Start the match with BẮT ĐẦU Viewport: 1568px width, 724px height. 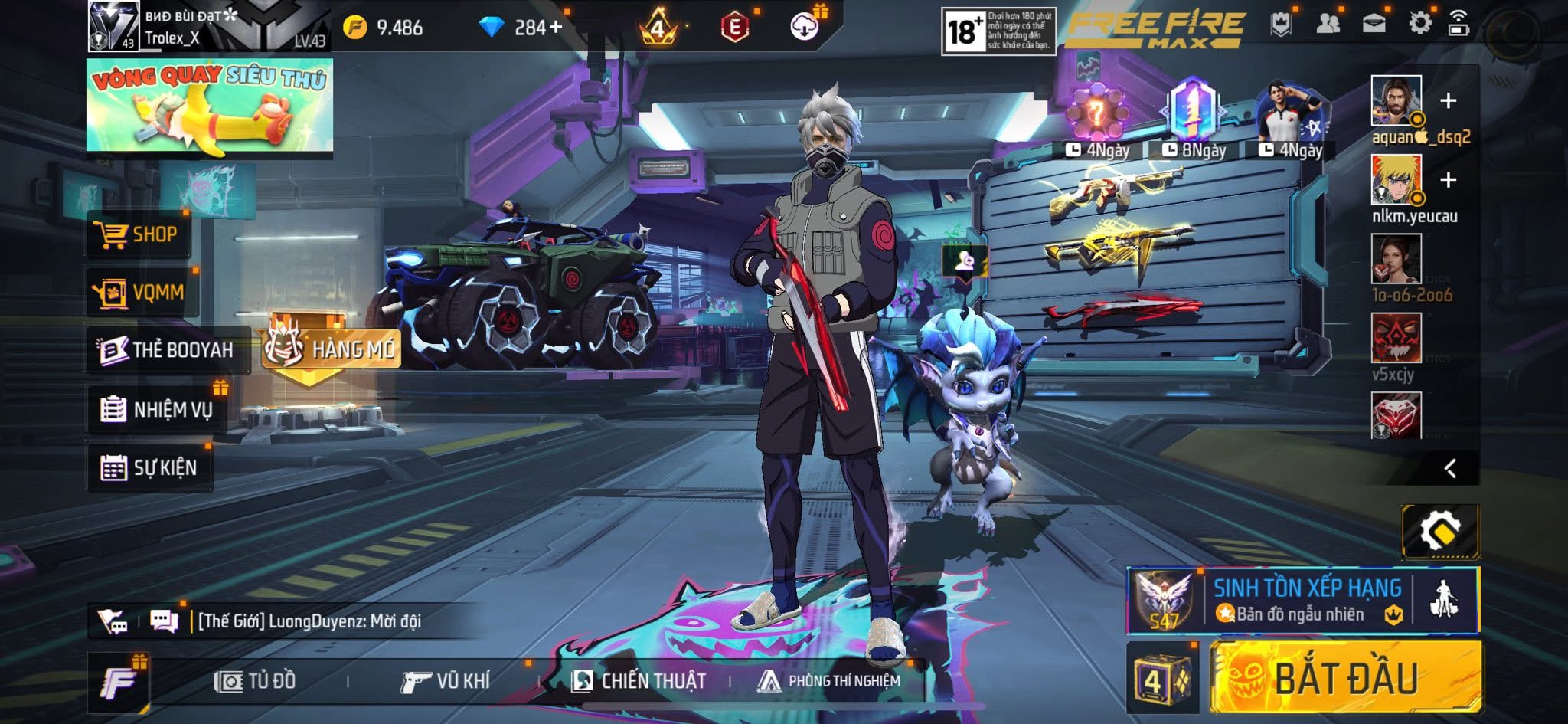(1345, 678)
